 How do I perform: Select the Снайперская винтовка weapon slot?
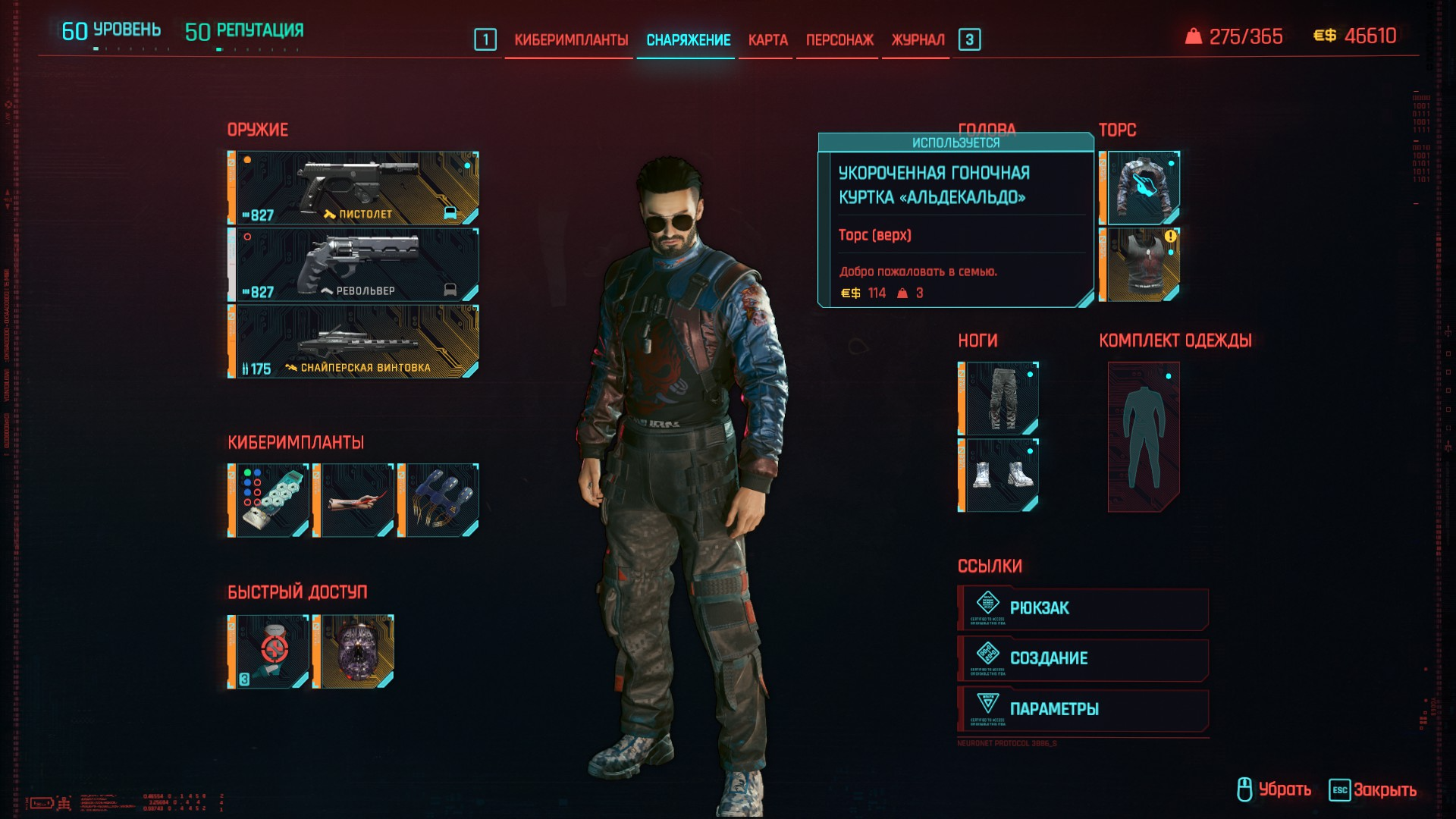coord(353,341)
